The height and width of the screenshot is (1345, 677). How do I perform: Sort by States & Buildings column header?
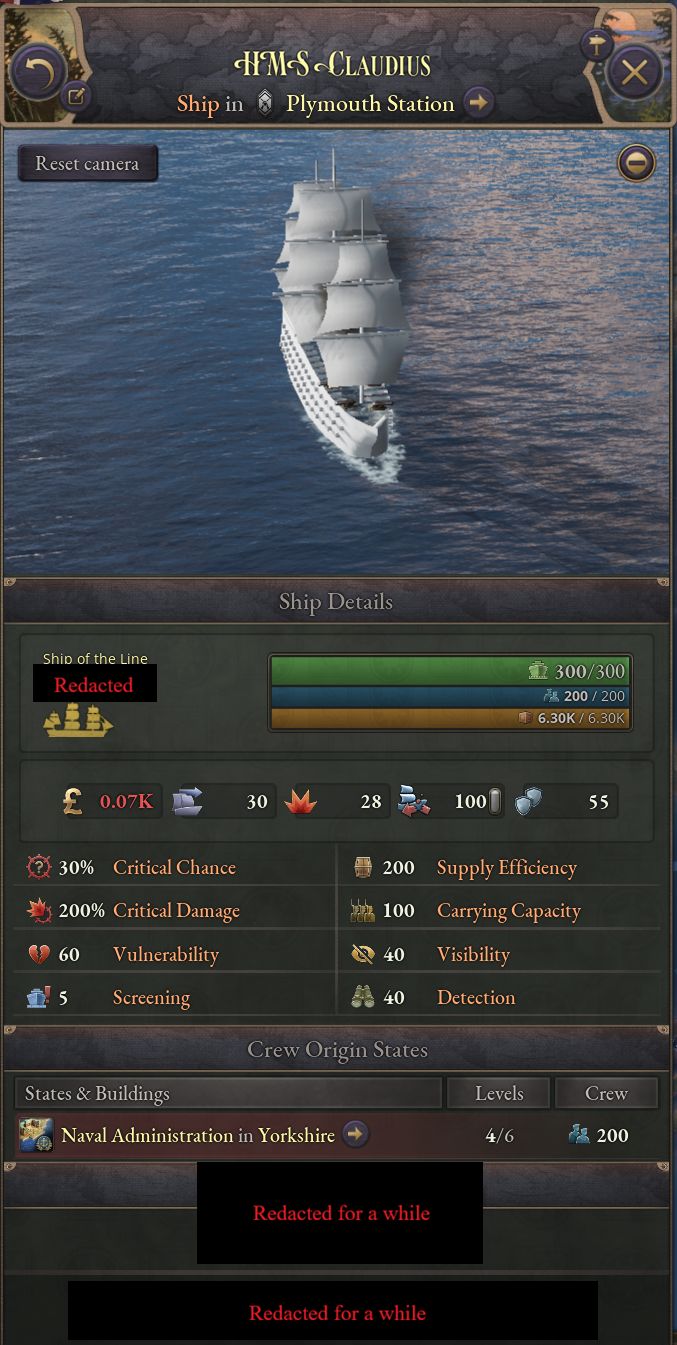point(228,1093)
